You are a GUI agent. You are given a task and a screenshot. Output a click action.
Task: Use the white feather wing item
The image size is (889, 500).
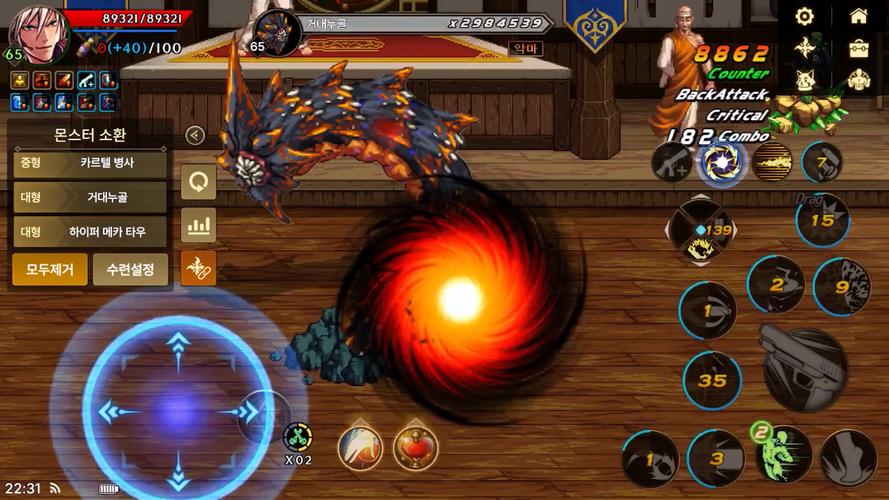click(x=359, y=447)
